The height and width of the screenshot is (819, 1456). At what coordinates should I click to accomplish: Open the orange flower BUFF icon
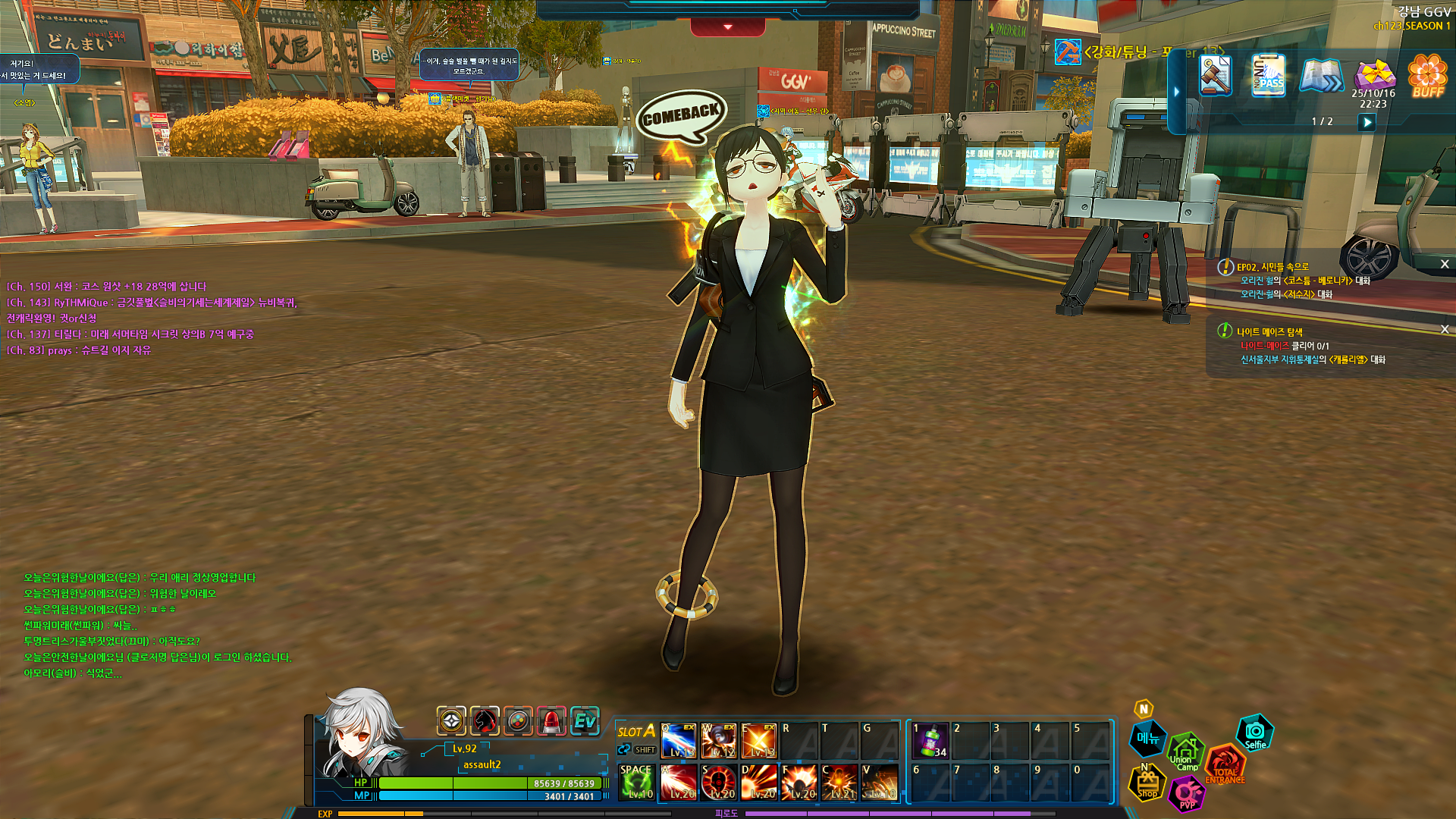(1427, 76)
